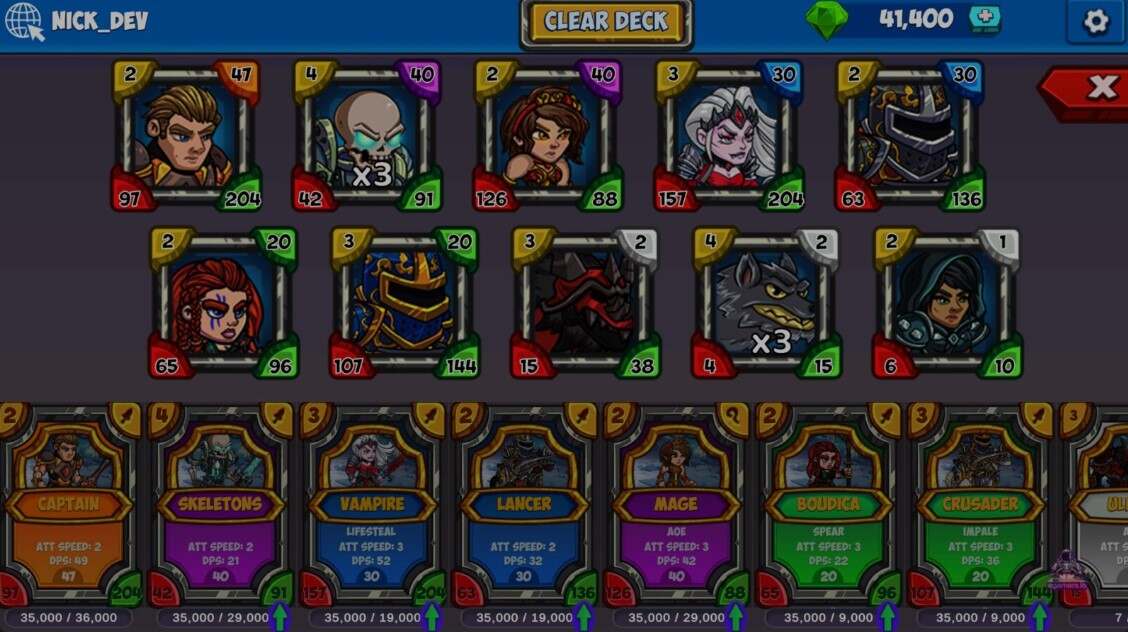Select the gold-and-blue crusader helmet deck portrait
Image resolution: width=1128 pixels, height=632 pixels.
pos(404,302)
